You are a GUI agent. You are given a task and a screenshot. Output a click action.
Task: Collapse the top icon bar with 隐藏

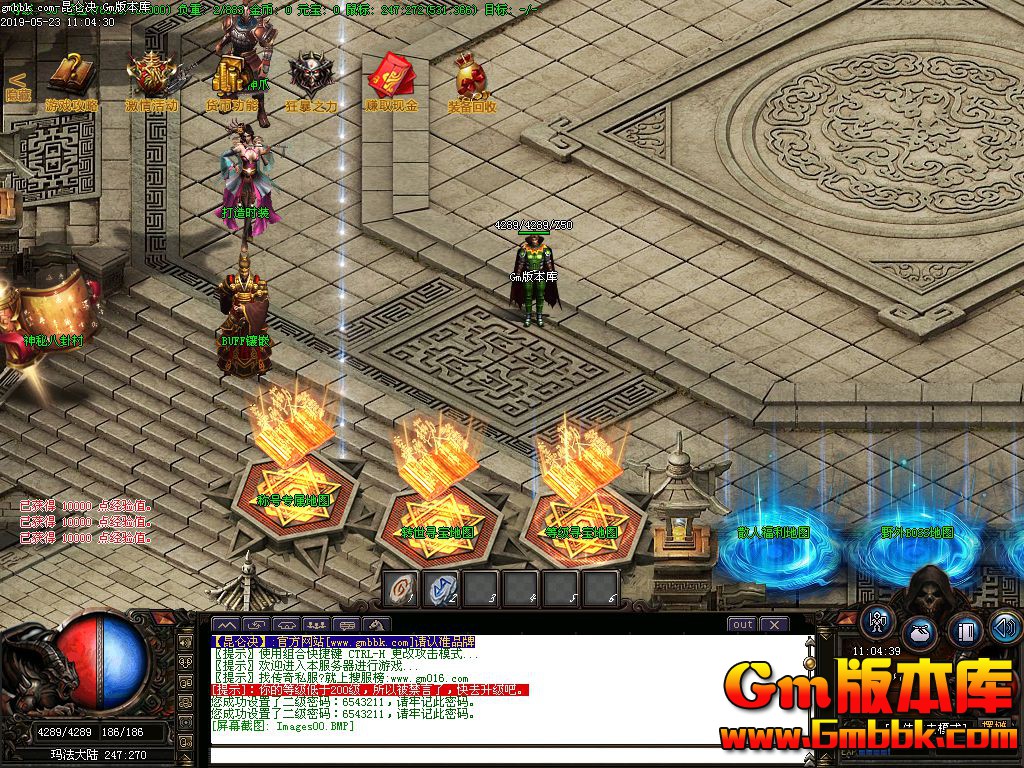[x=17, y=85]
